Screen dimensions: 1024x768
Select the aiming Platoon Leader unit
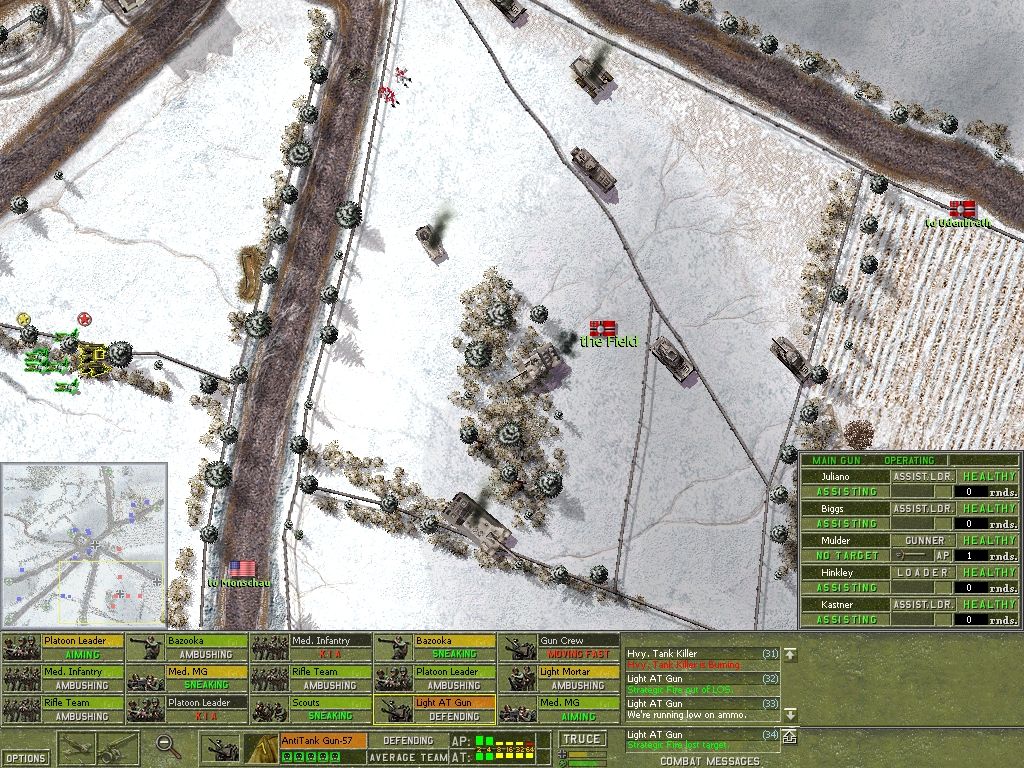point(62,647)
